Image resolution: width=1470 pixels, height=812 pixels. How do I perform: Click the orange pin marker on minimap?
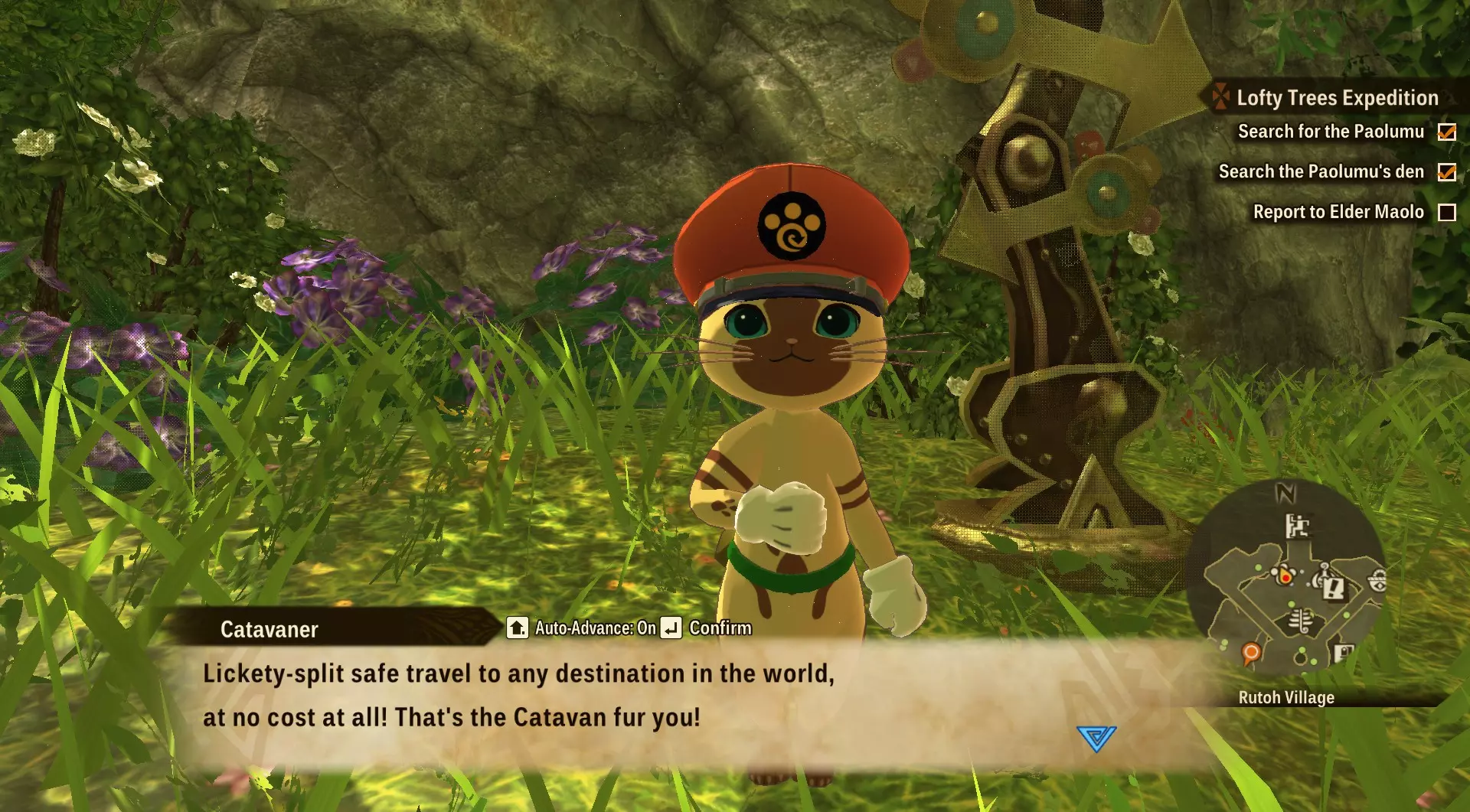(1250, 653)
